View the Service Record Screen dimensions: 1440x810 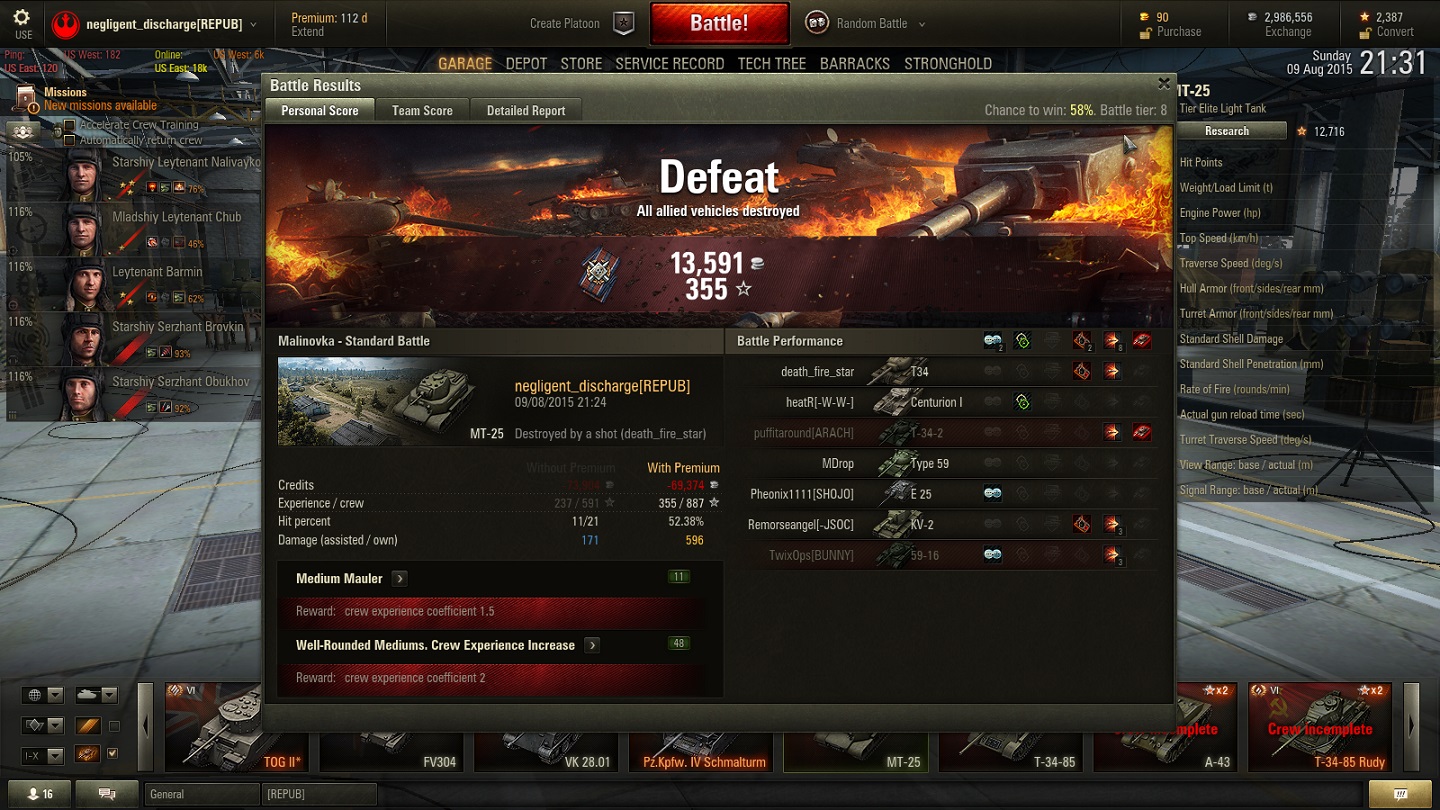click(x=669, y=63)
